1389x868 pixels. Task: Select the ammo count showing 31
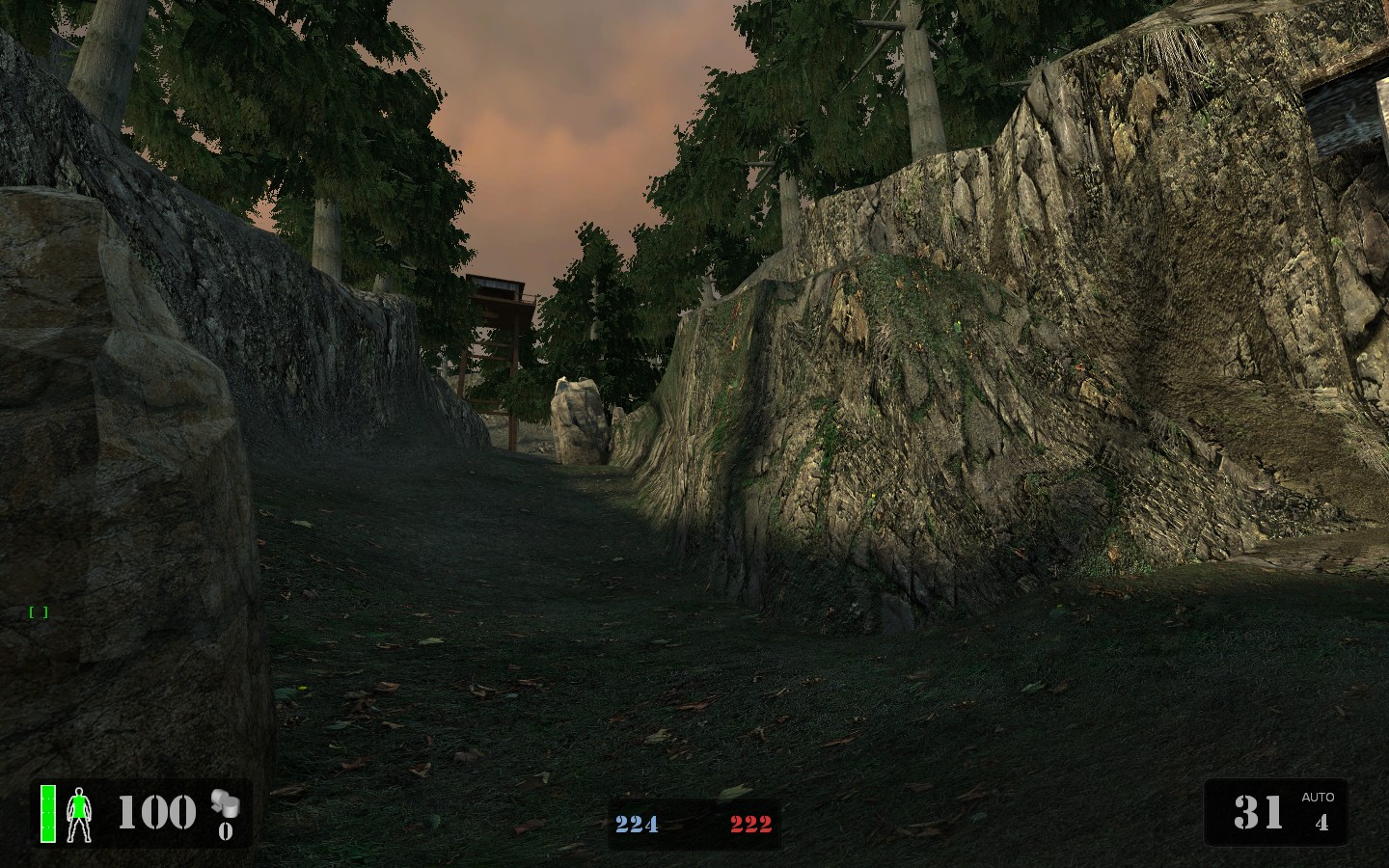(x=1257, y=813)
